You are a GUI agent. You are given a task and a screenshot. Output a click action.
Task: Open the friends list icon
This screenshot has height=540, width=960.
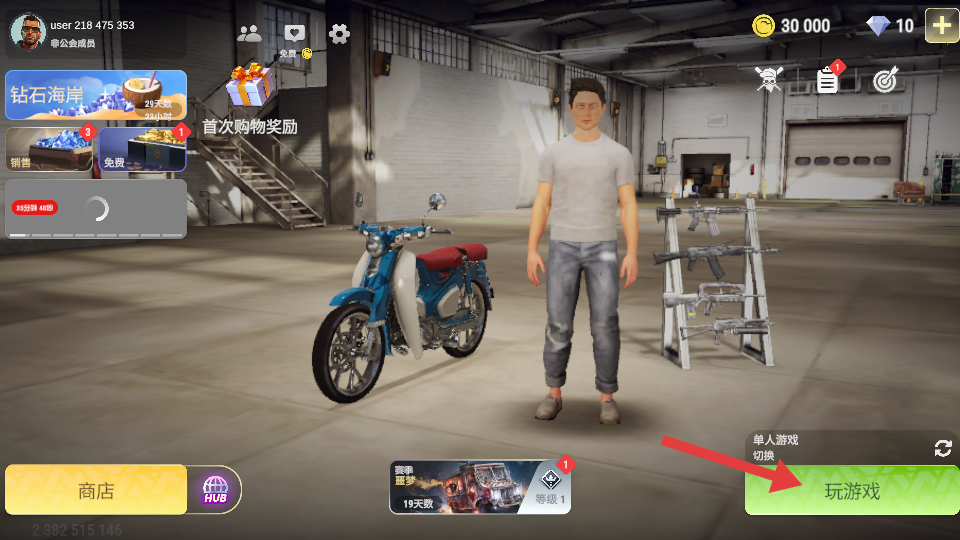(249, 33)
